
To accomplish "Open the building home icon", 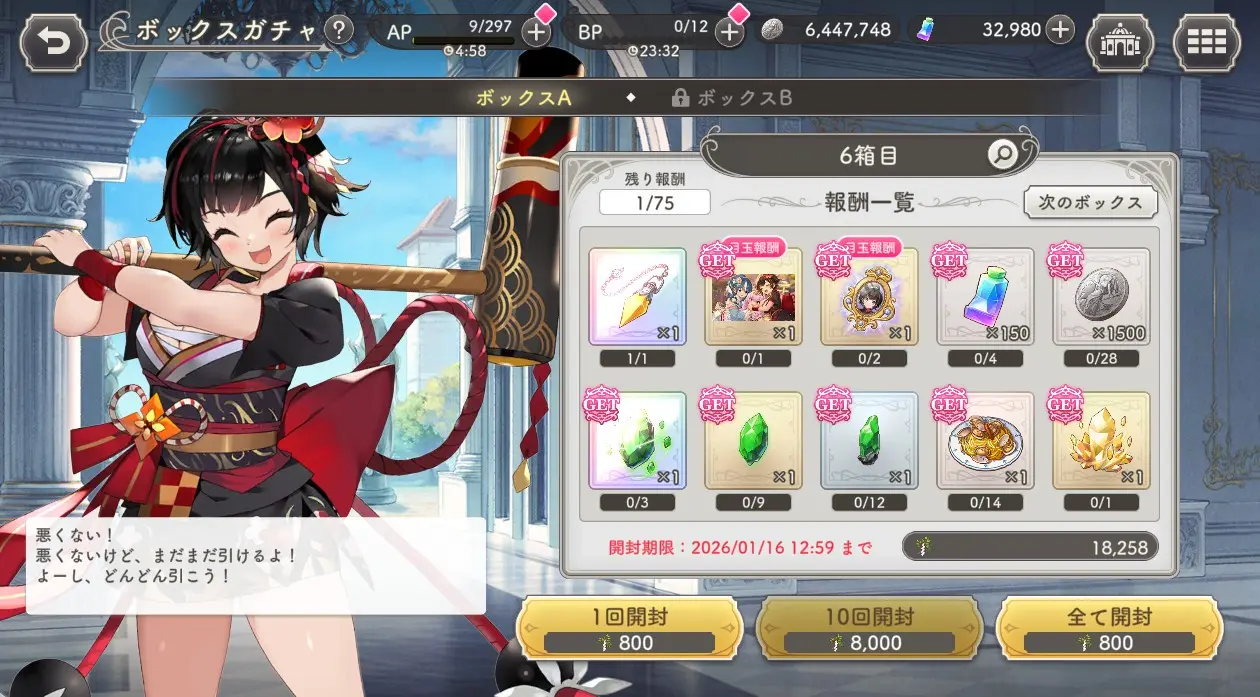I will (x=1119, y=43).
